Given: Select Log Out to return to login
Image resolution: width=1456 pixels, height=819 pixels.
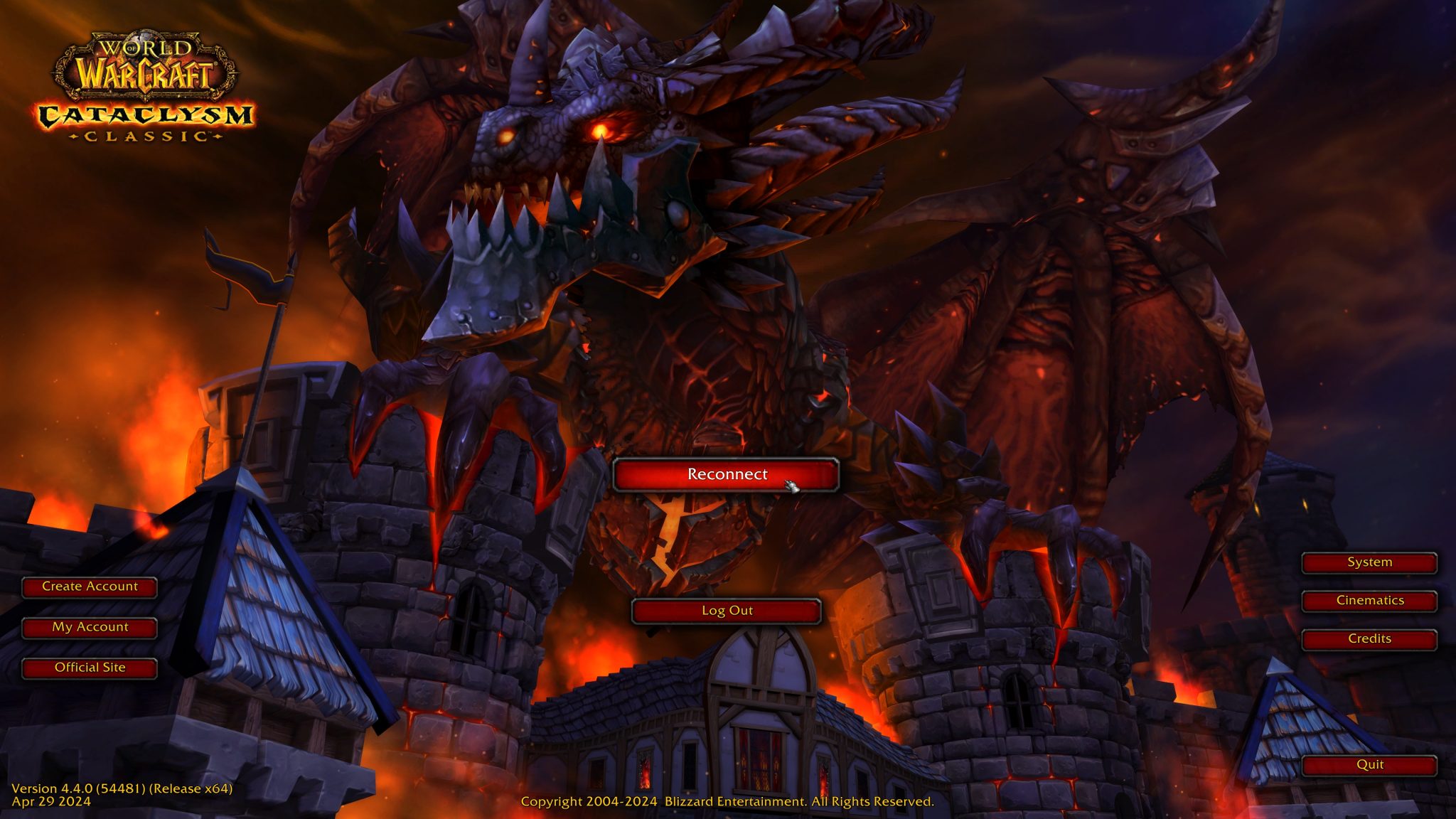Looking at the screenshot, I should [x=728, y=610].
